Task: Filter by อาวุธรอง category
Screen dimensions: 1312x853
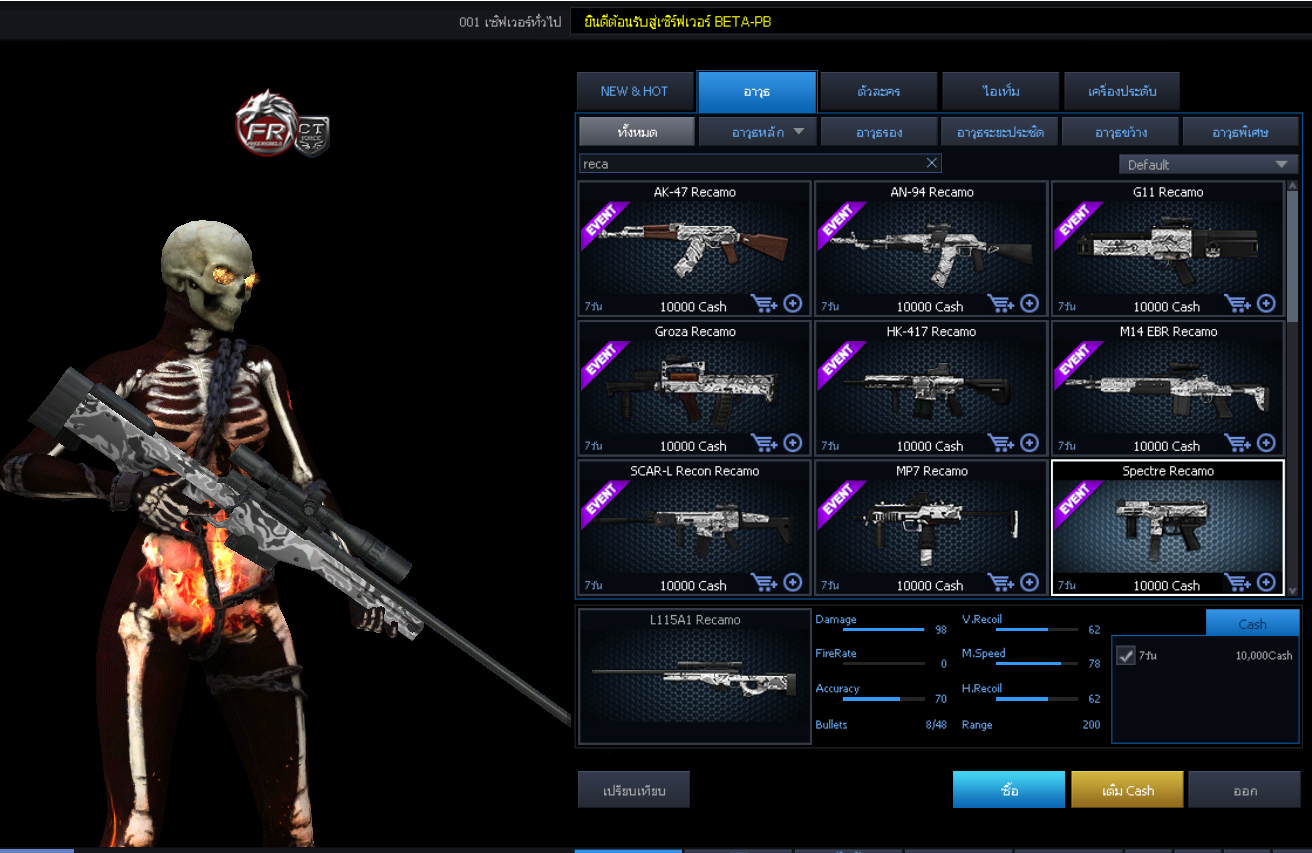Action: coord(879,131)
